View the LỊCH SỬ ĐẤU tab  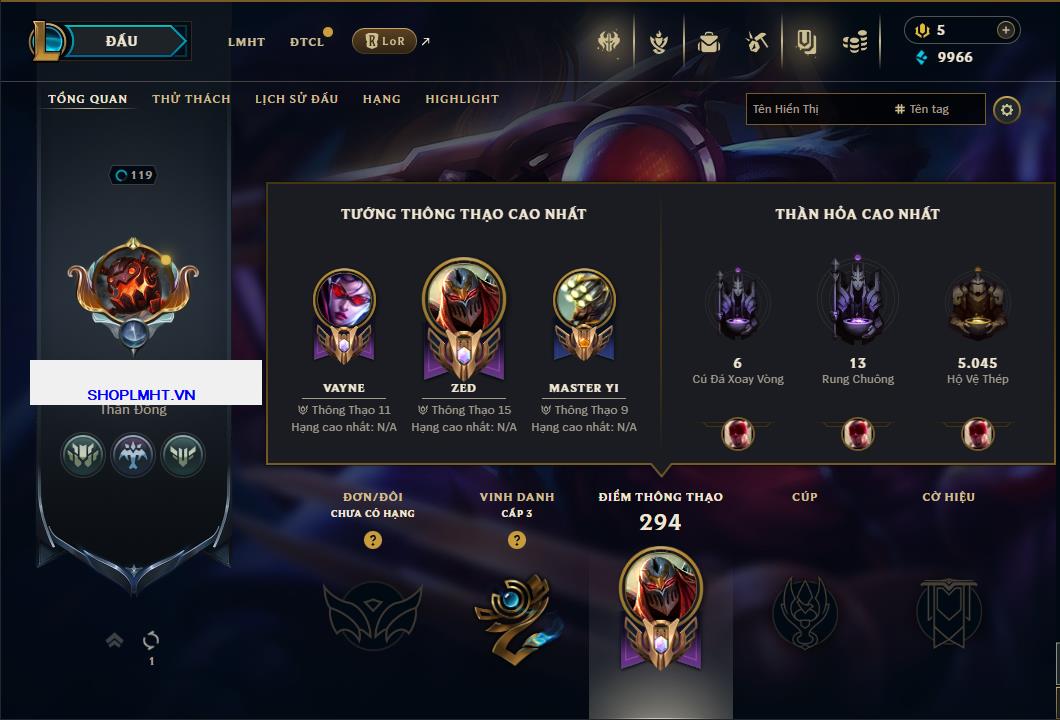click(x=296, y=99)
